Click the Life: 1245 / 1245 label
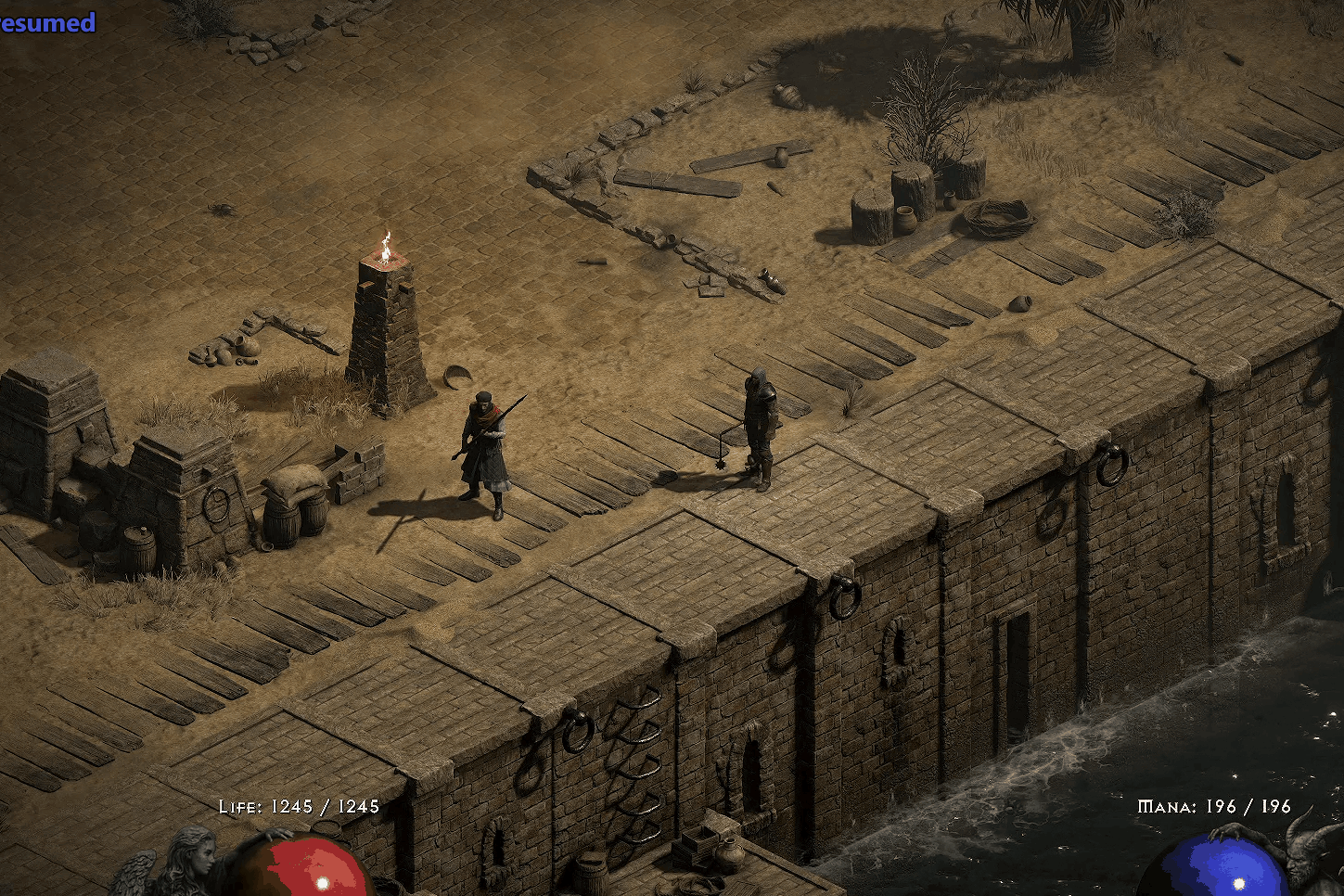Screen dimensions: 1344x896 click(x=297, y=807)
